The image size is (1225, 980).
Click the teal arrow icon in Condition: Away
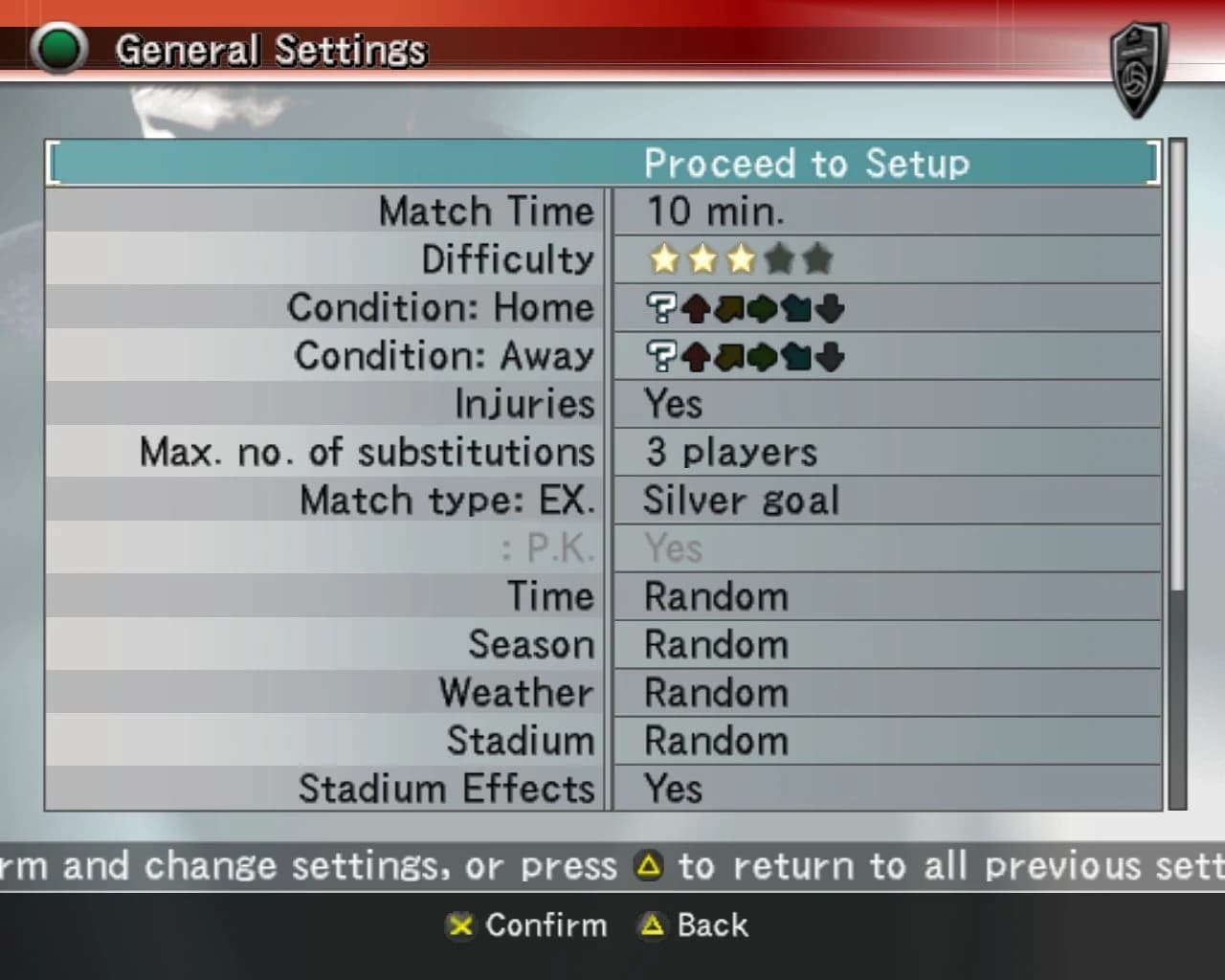coord(795,356)
